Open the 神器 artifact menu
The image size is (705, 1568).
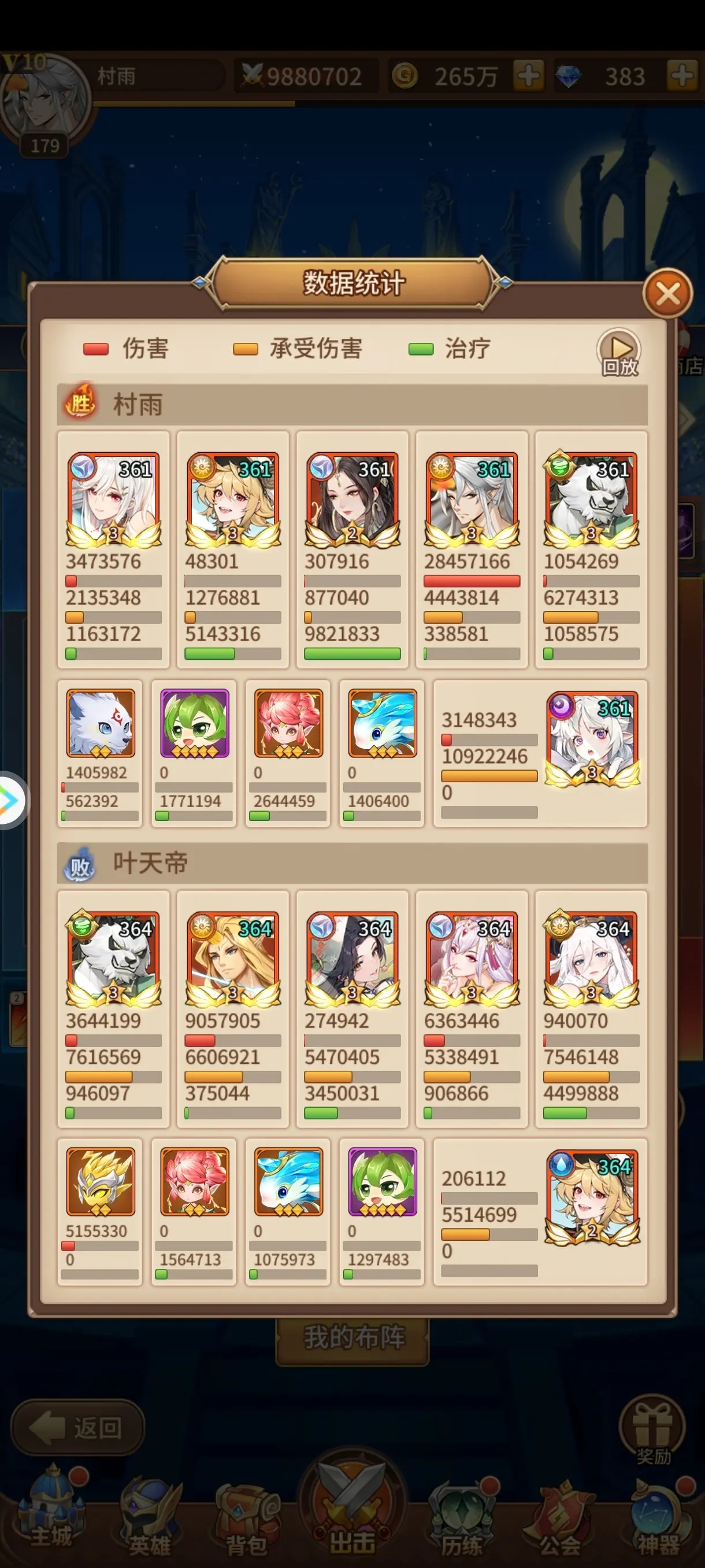(x=658, y=1519)
